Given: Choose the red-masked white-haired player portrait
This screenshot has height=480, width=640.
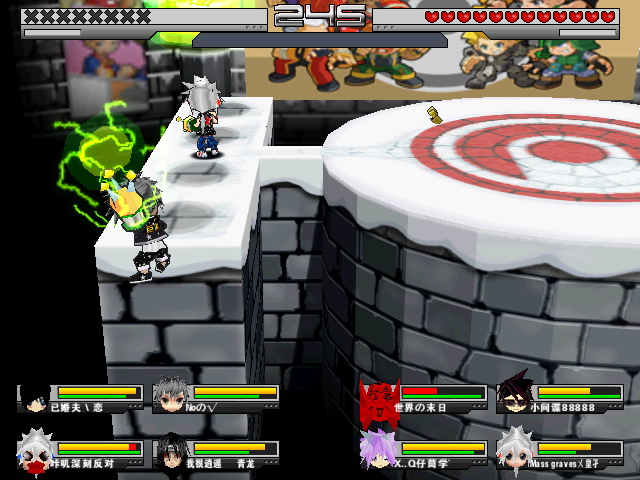Looking at the screenshot, I should pos(35,451).
